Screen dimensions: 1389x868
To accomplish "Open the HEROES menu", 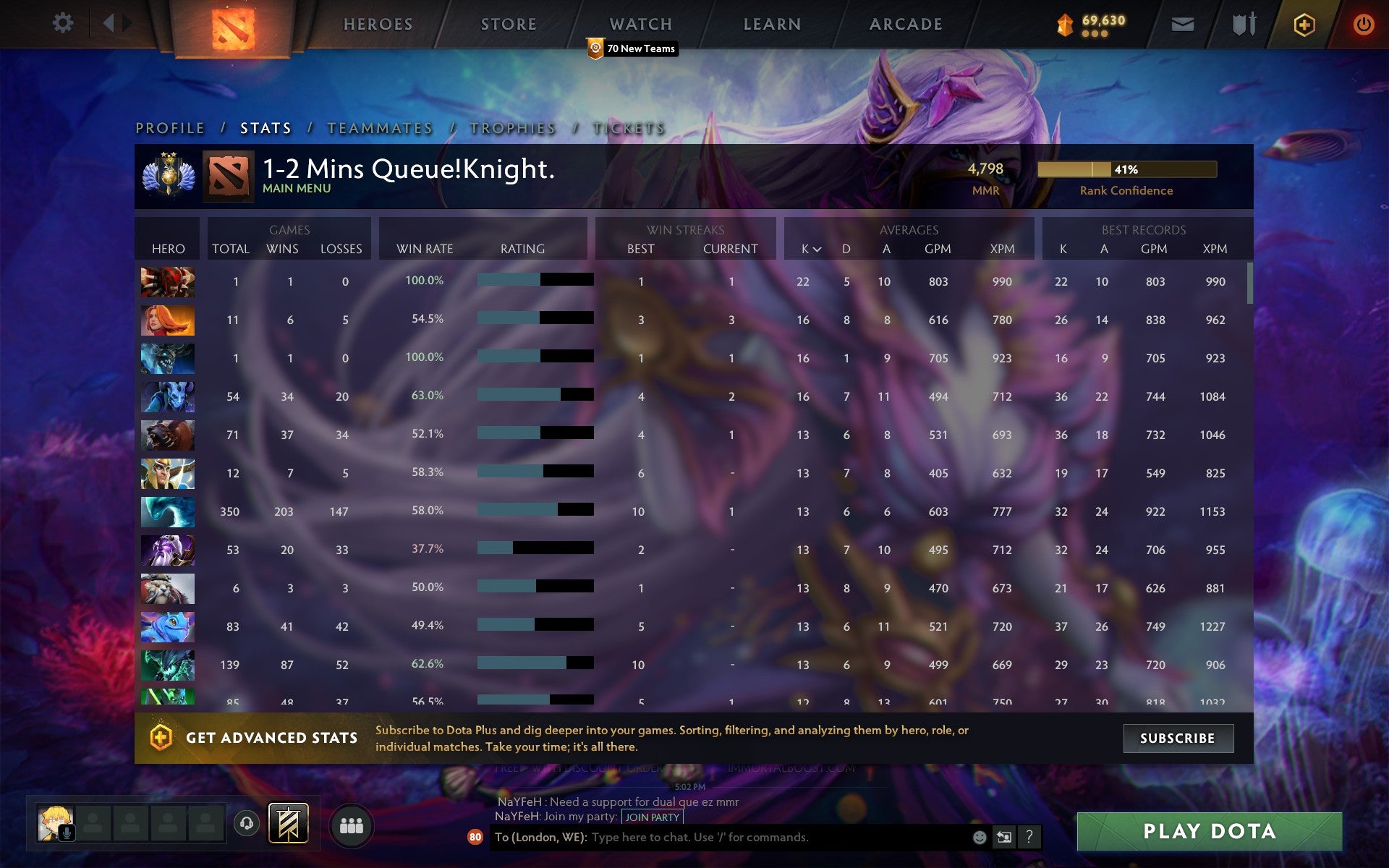I will 378,24.
